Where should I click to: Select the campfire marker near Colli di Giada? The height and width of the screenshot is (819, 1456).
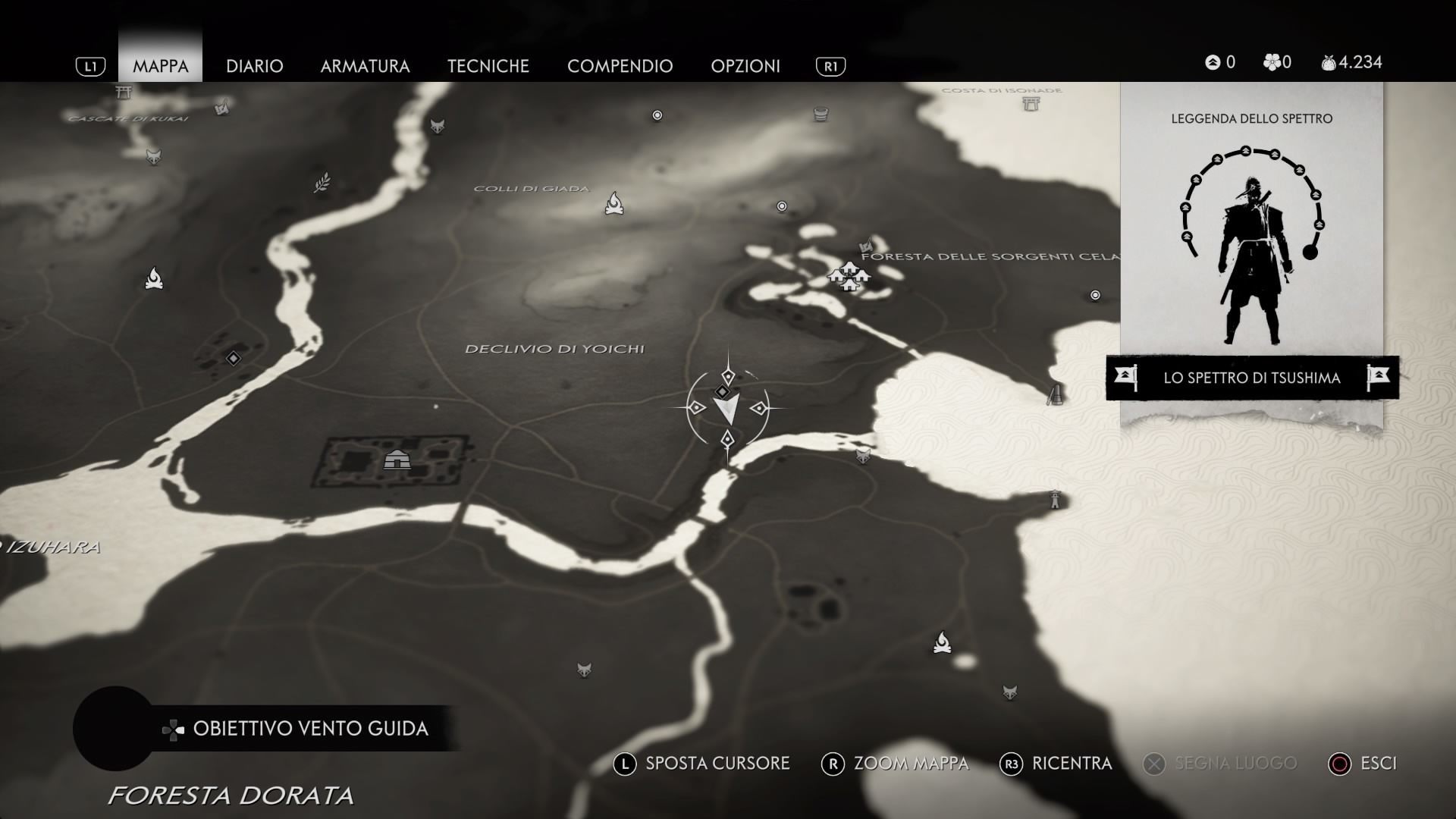pos(614,203)
